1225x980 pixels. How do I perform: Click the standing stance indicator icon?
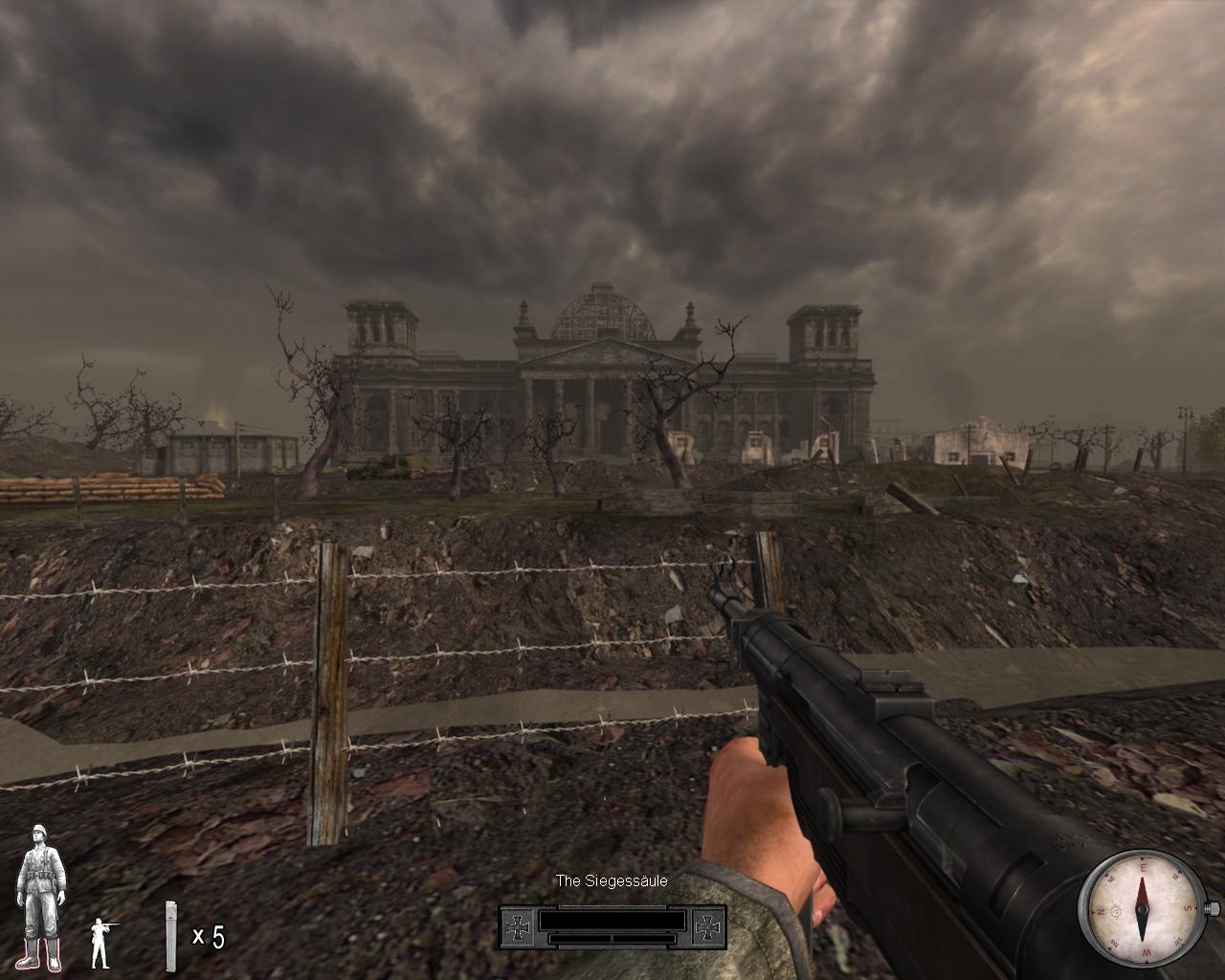click(100, 943)
